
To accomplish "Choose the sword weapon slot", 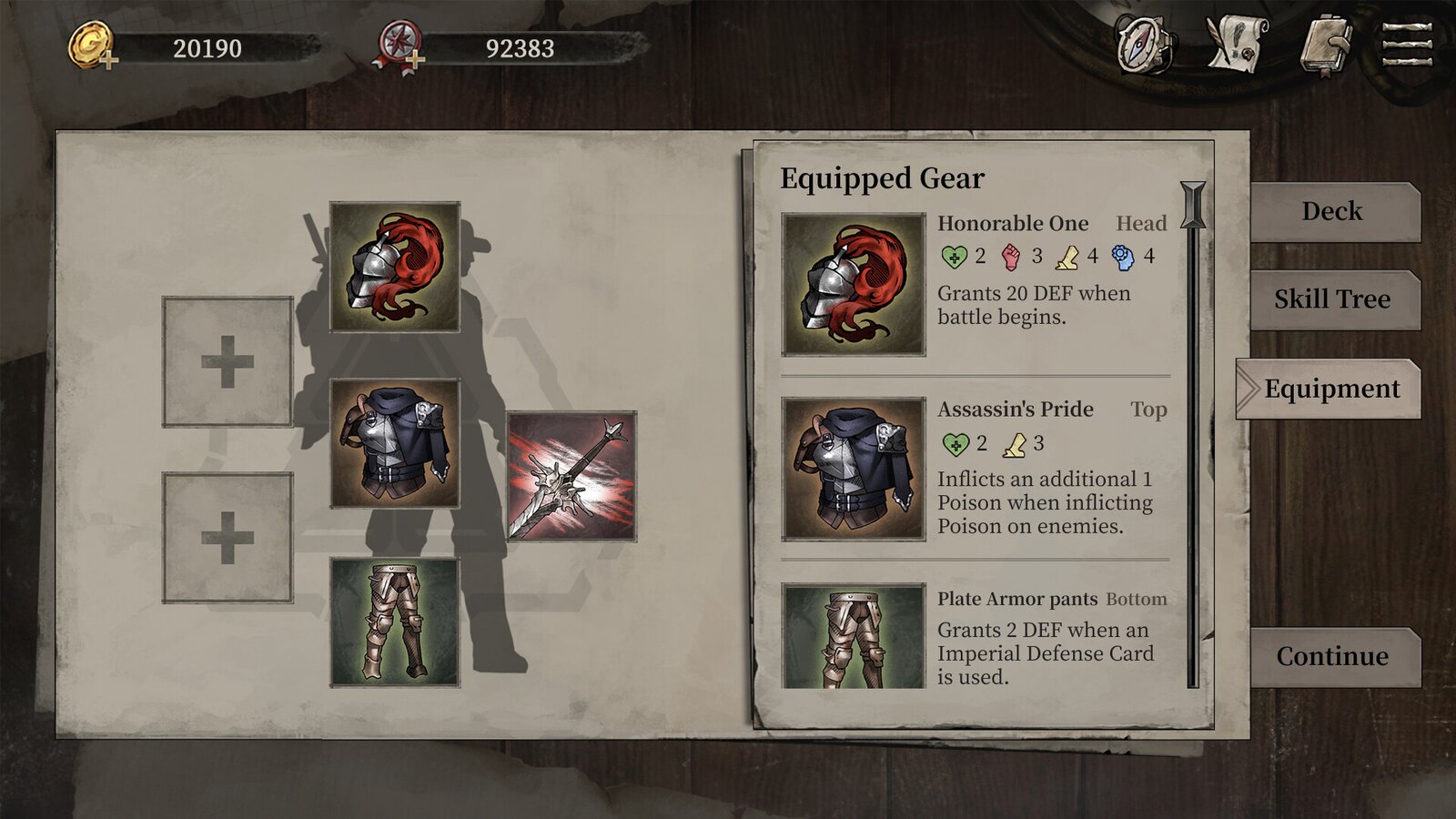I will click(x=571, y=476).
